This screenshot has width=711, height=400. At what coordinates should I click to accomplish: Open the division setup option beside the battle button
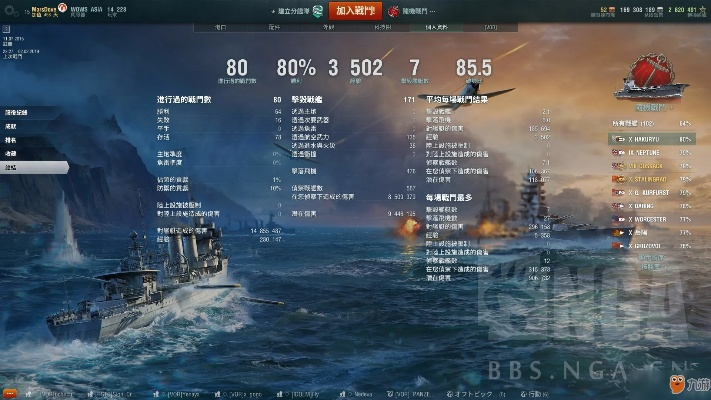coord(299,11)
